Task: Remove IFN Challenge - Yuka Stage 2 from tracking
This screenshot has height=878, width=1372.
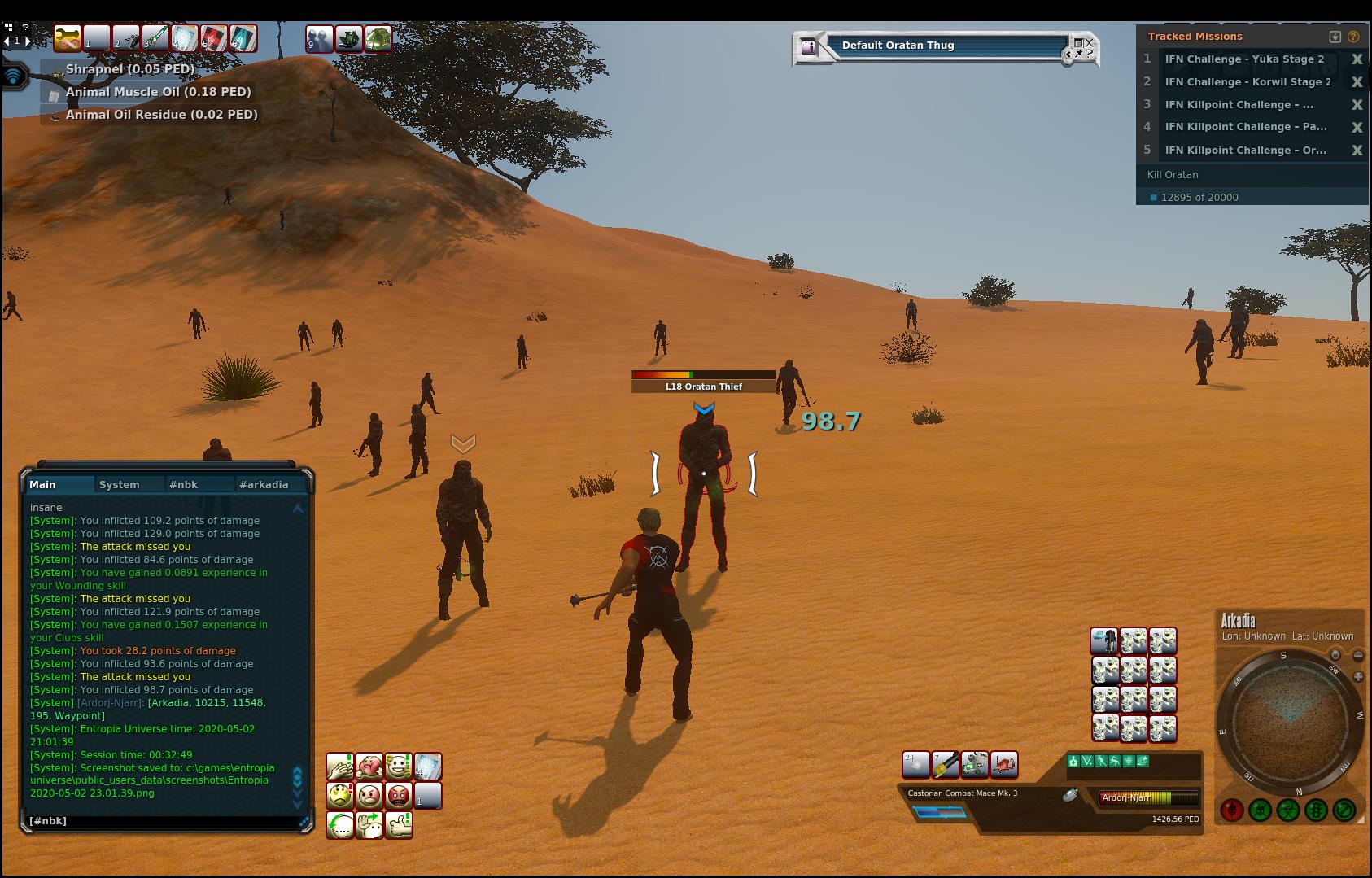Action: (1357, 59)
